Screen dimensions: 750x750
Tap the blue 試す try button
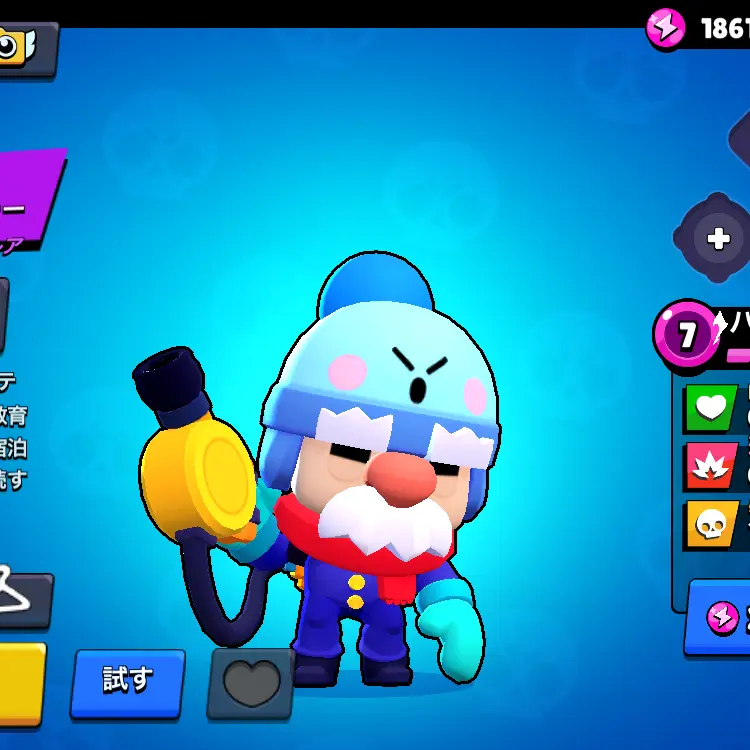point(127,683)
